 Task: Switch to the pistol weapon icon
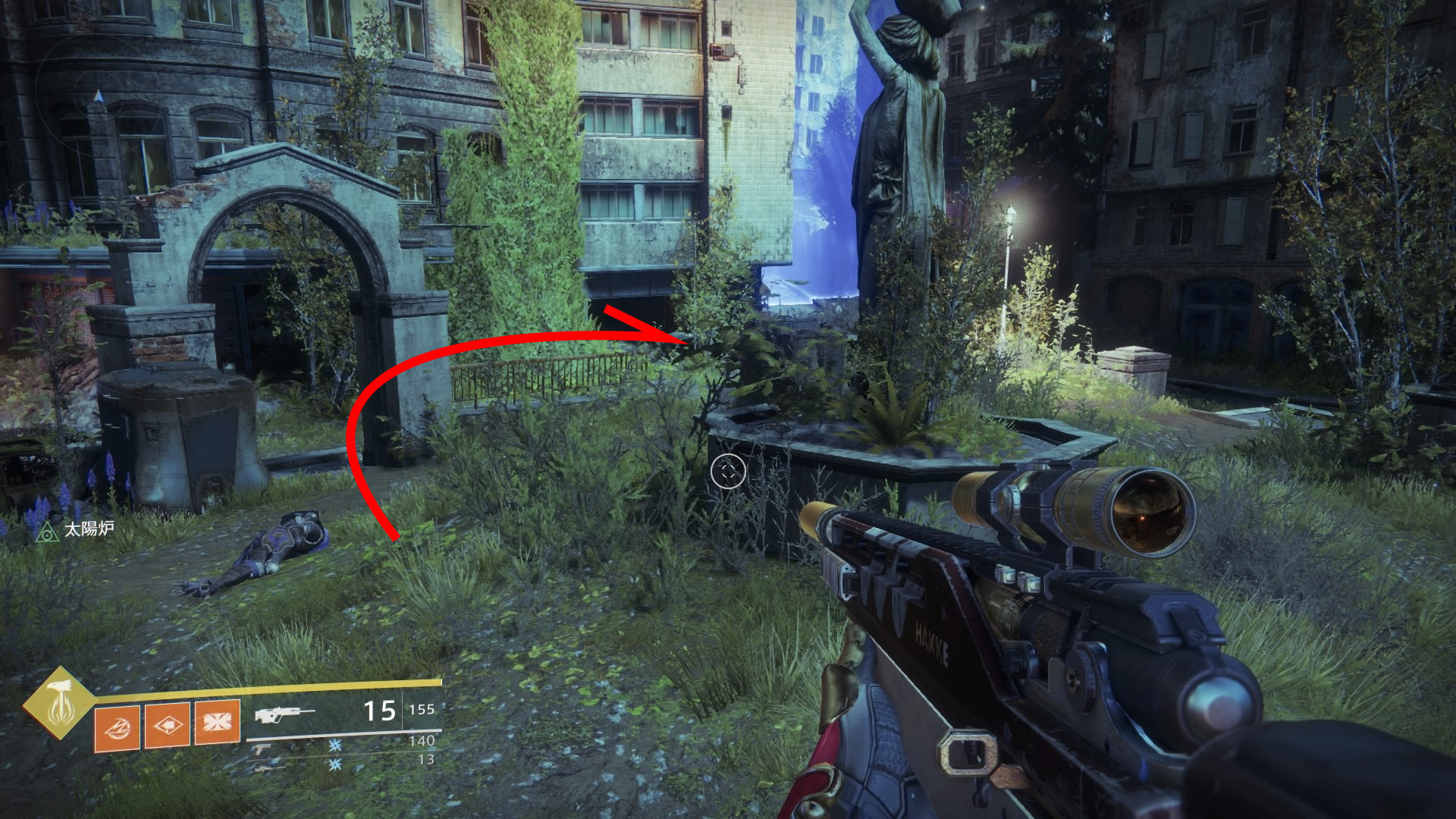262,748
